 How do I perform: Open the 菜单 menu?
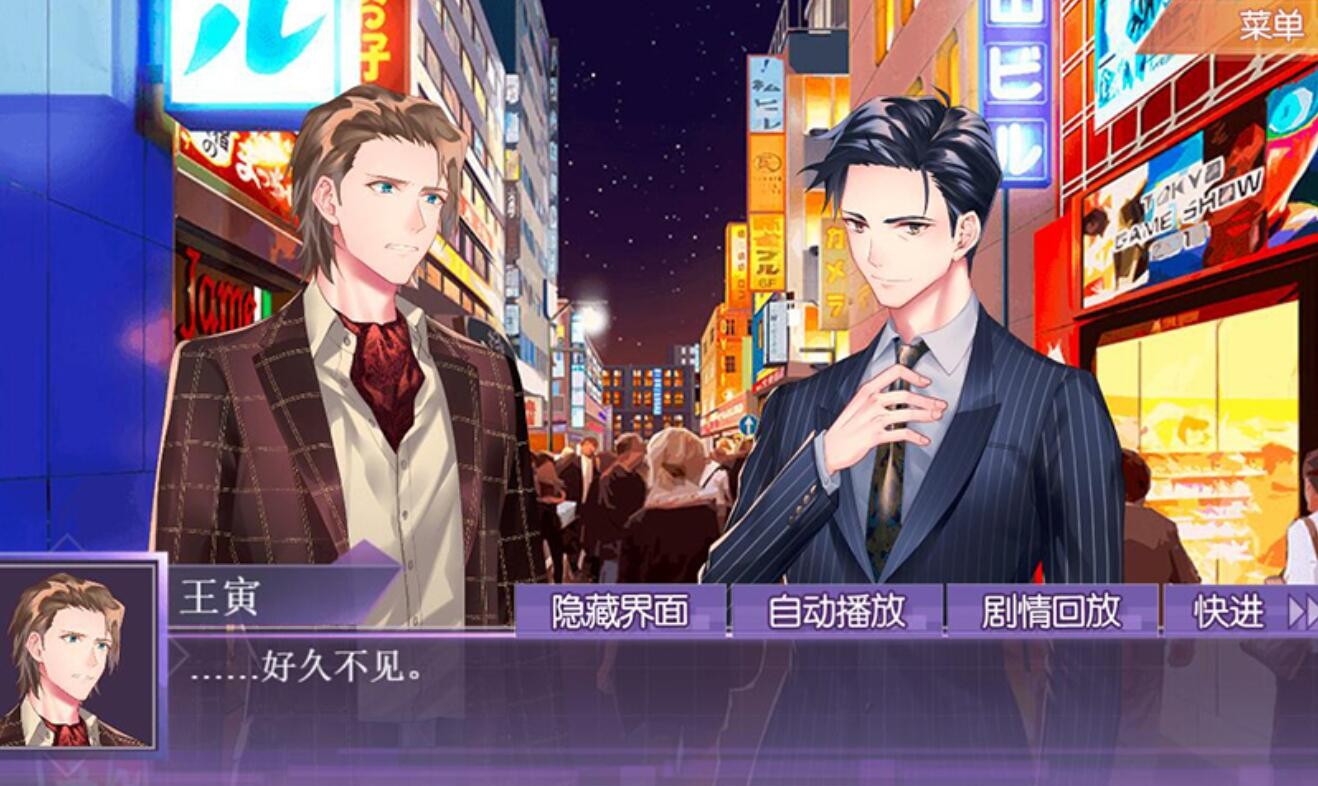pos(1271,25)
